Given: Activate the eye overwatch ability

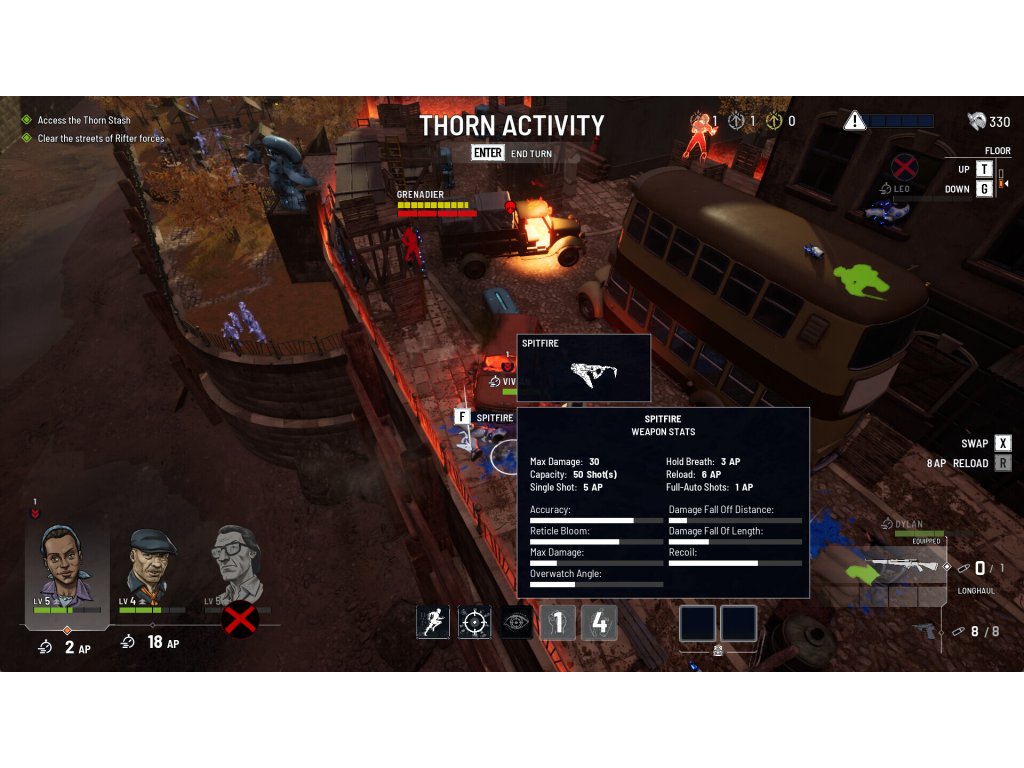Looking at the screenshot, I should [517, 622].
